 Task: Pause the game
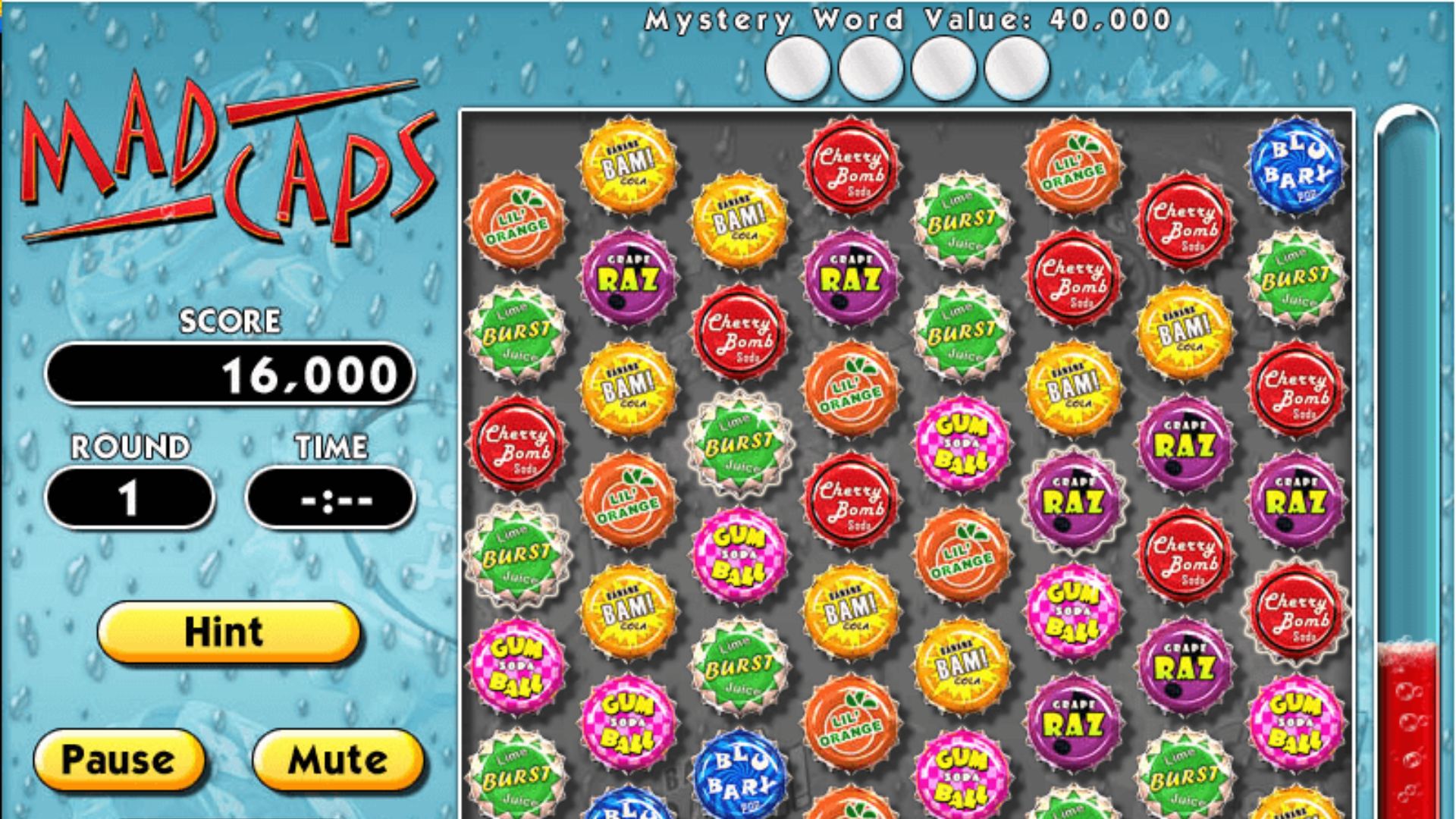(118, 760)
